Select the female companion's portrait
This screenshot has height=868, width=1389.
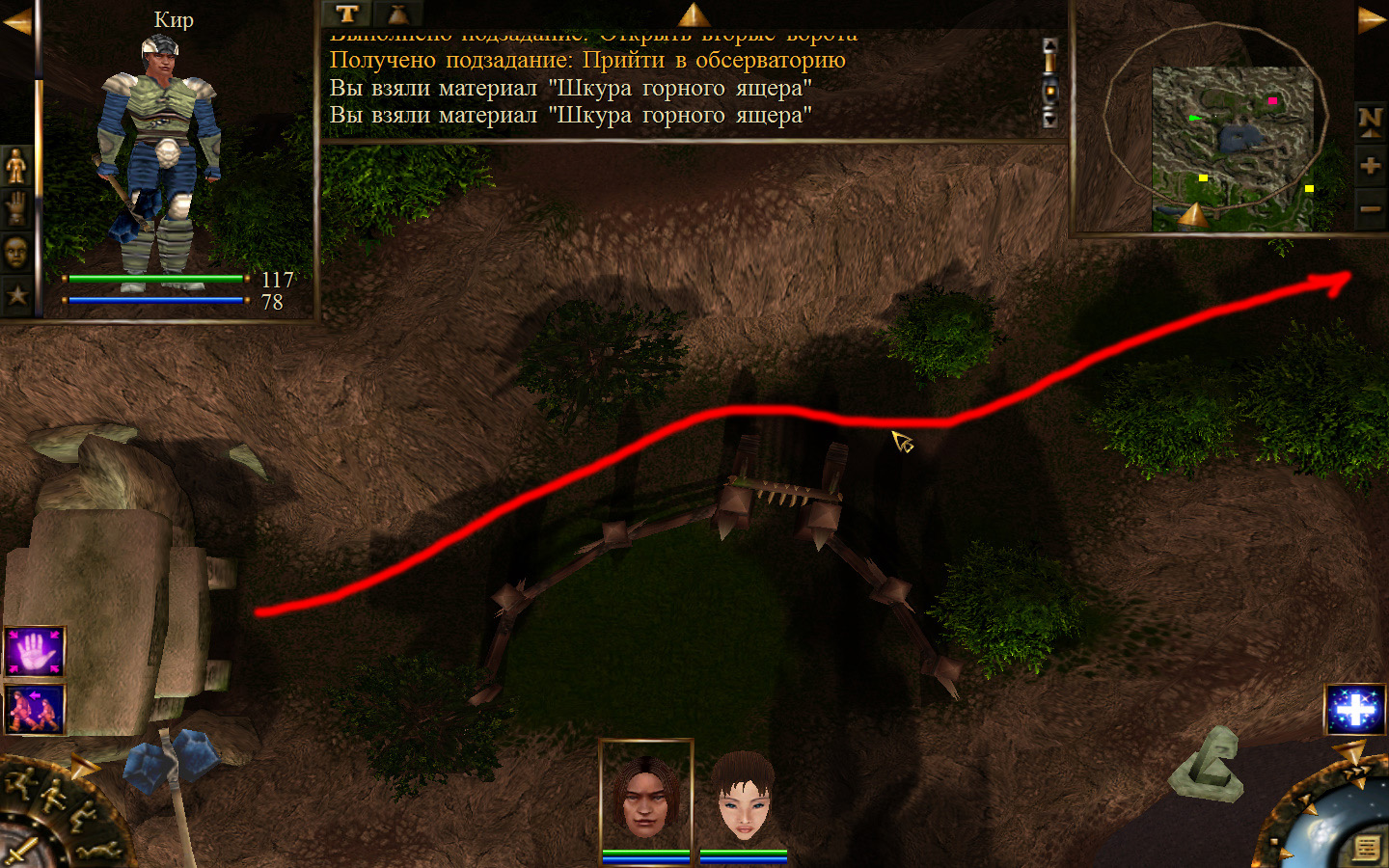pyautogui.click(x=743, y=798)
